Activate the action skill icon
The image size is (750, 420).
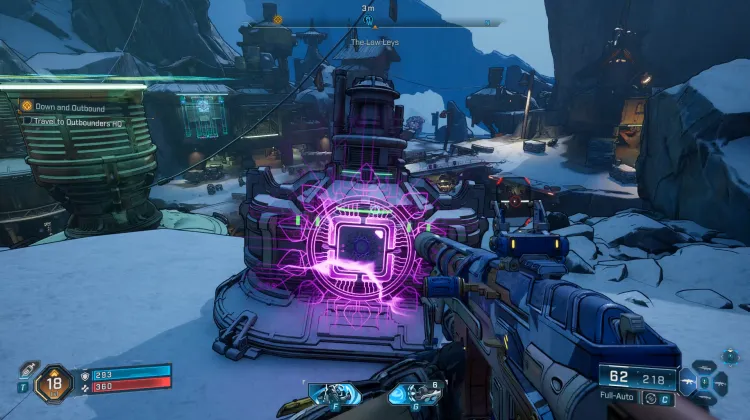[x=330, y=394]
